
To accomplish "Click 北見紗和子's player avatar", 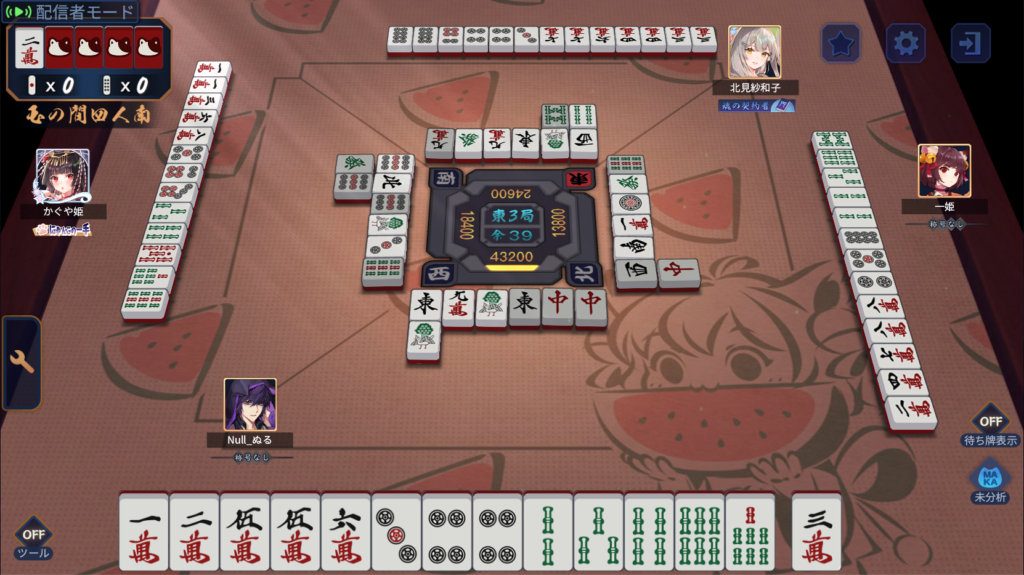I will point(754,52).
